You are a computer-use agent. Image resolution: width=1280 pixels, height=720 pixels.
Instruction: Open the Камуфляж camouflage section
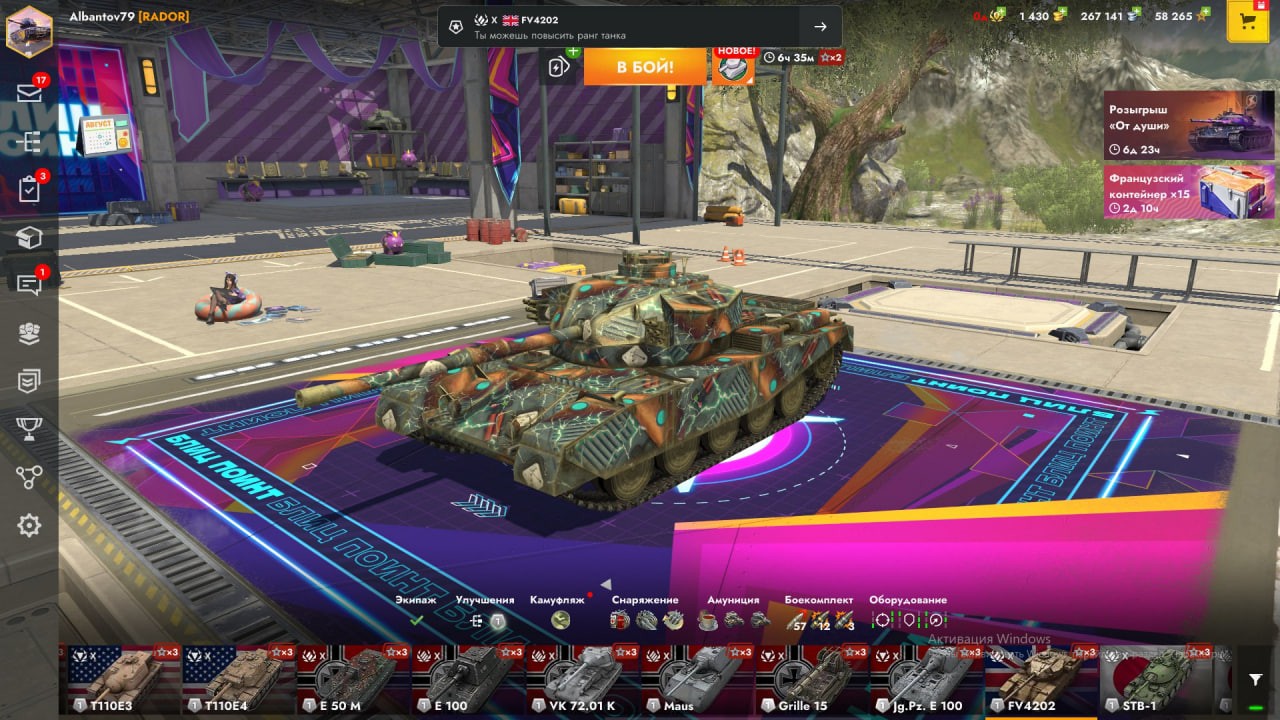pyautogui.click(x=558, y=611)
